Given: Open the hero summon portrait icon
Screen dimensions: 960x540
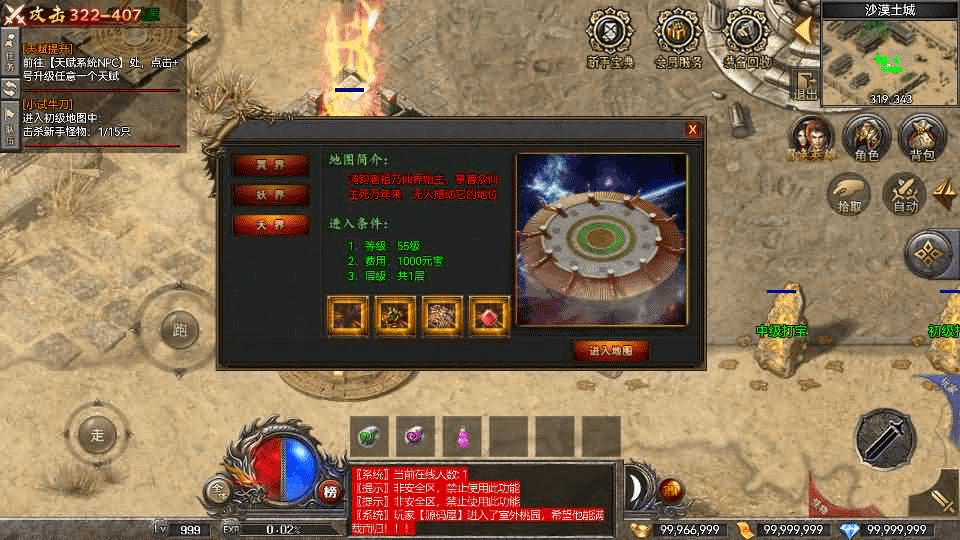Looking at the screenshot, I should [811, 136].
